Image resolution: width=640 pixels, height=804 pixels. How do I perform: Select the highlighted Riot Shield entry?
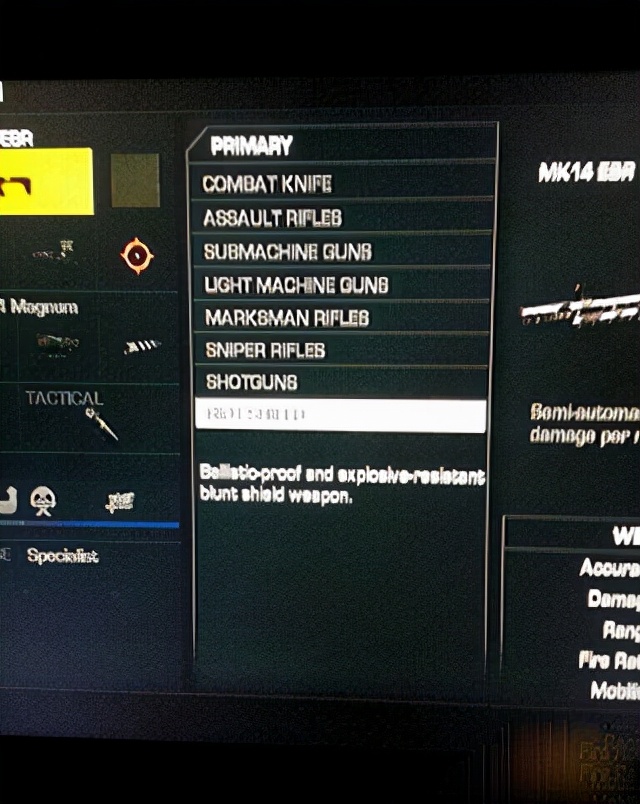340,414
